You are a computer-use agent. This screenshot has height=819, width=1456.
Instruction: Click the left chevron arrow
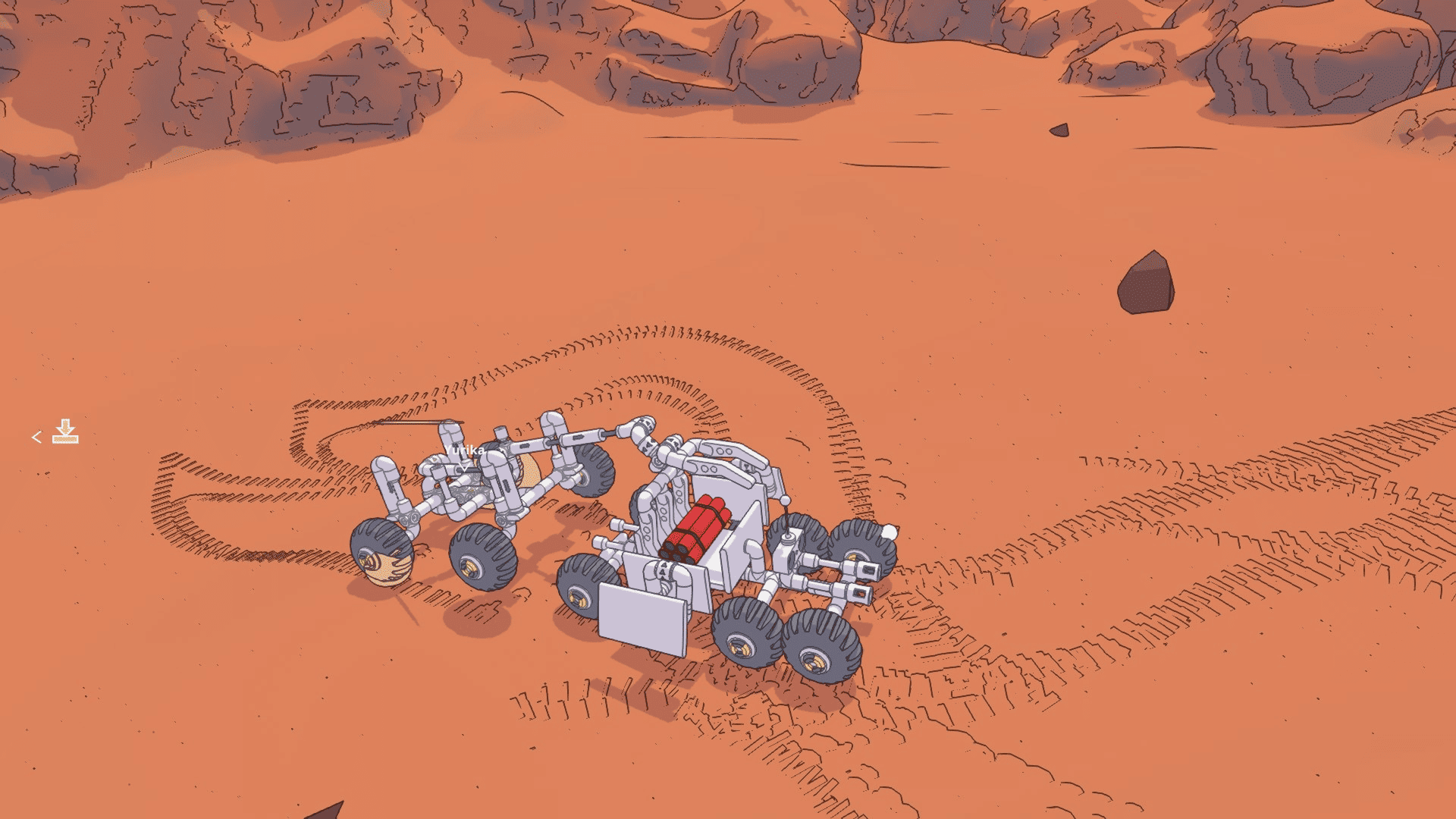pyautogui.click(x=36, y=437)
